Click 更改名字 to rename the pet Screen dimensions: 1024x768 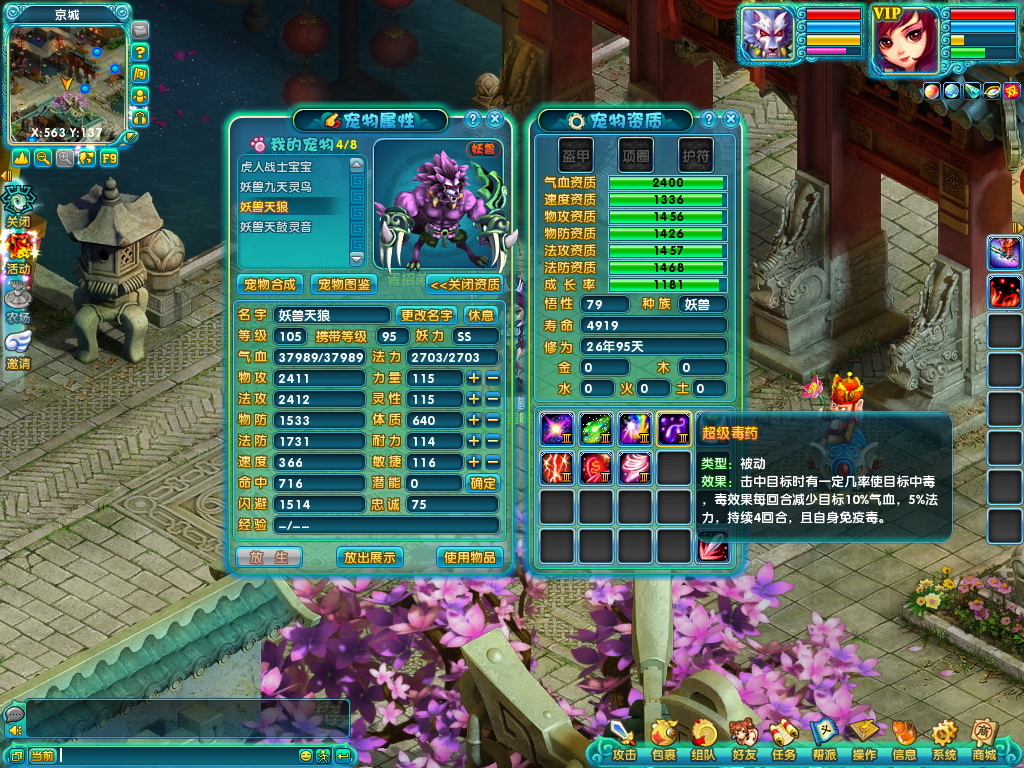point(427,315)
